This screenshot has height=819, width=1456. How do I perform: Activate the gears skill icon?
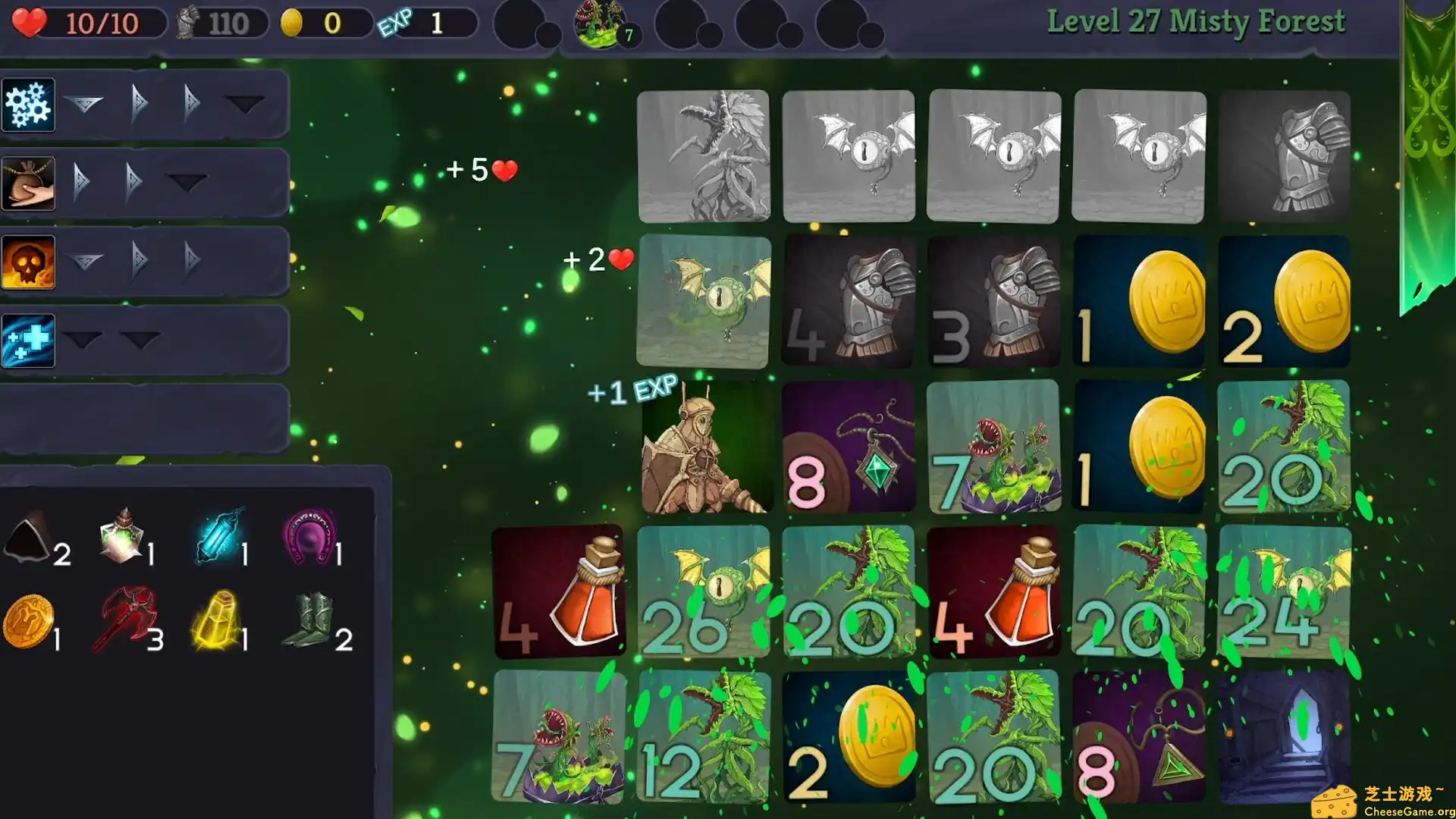pos(28,105)
